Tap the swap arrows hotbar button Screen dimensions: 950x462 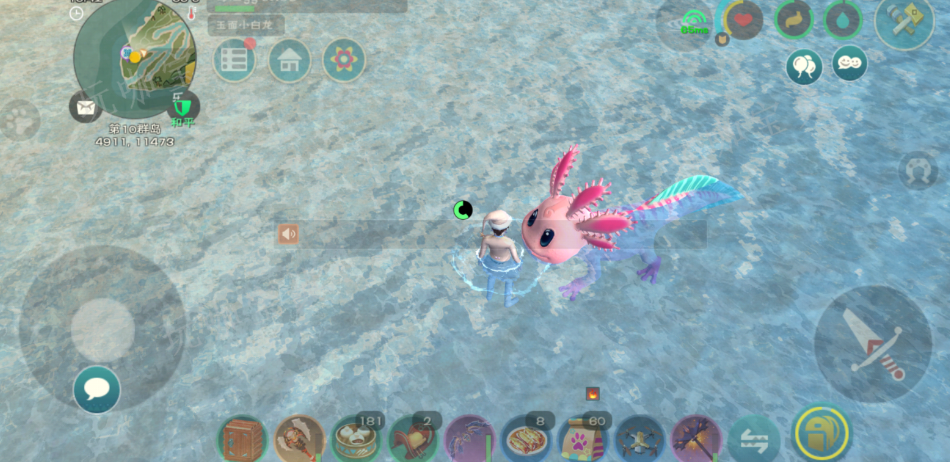[753, 438]
